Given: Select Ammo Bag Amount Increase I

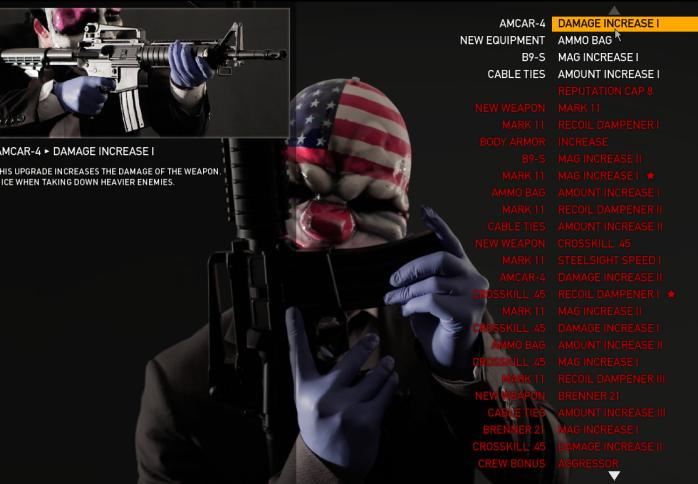Looking at the screenshot, I should tap(608, 192).
